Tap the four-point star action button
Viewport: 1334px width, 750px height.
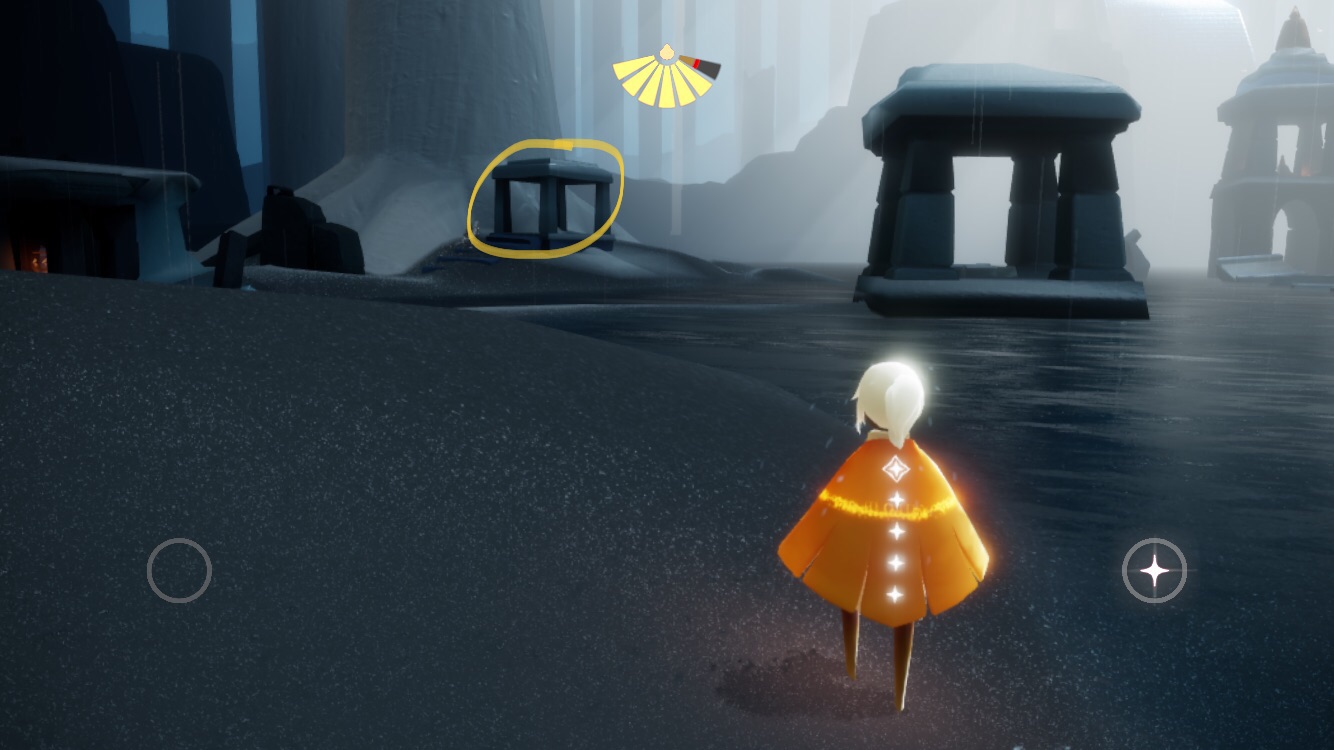click(1154, 571)
